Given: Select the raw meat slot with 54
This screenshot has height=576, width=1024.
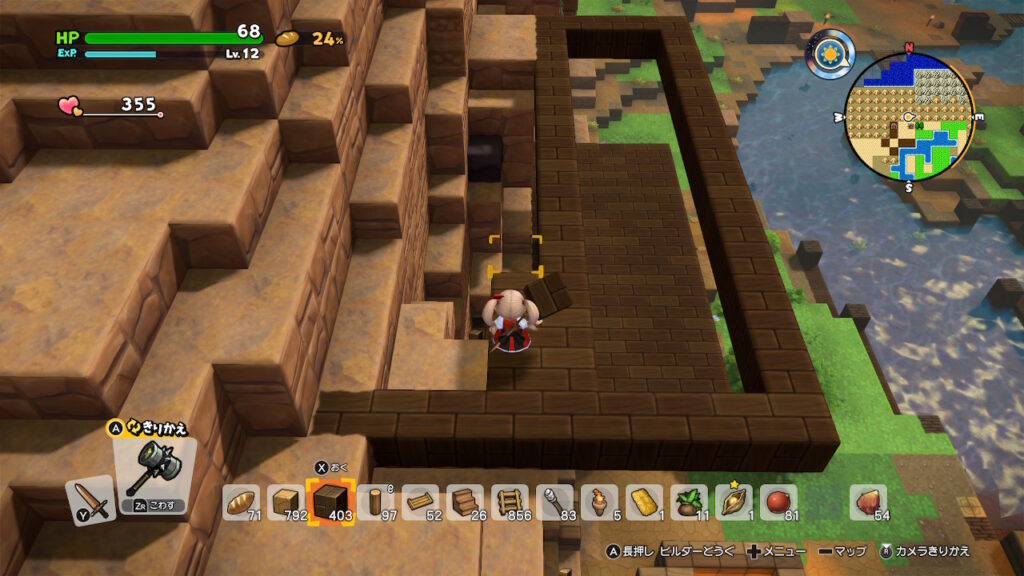Looking at the screenshot, I should tap(868, 502).
